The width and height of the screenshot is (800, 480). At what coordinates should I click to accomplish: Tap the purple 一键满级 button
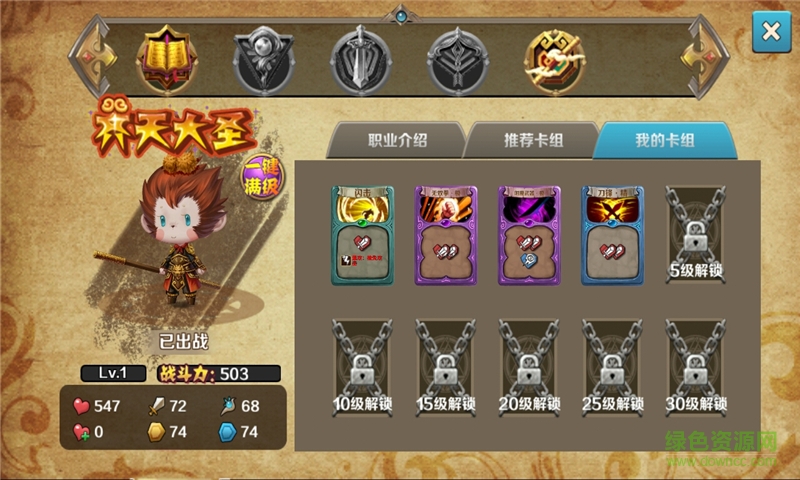pos(263,180)
